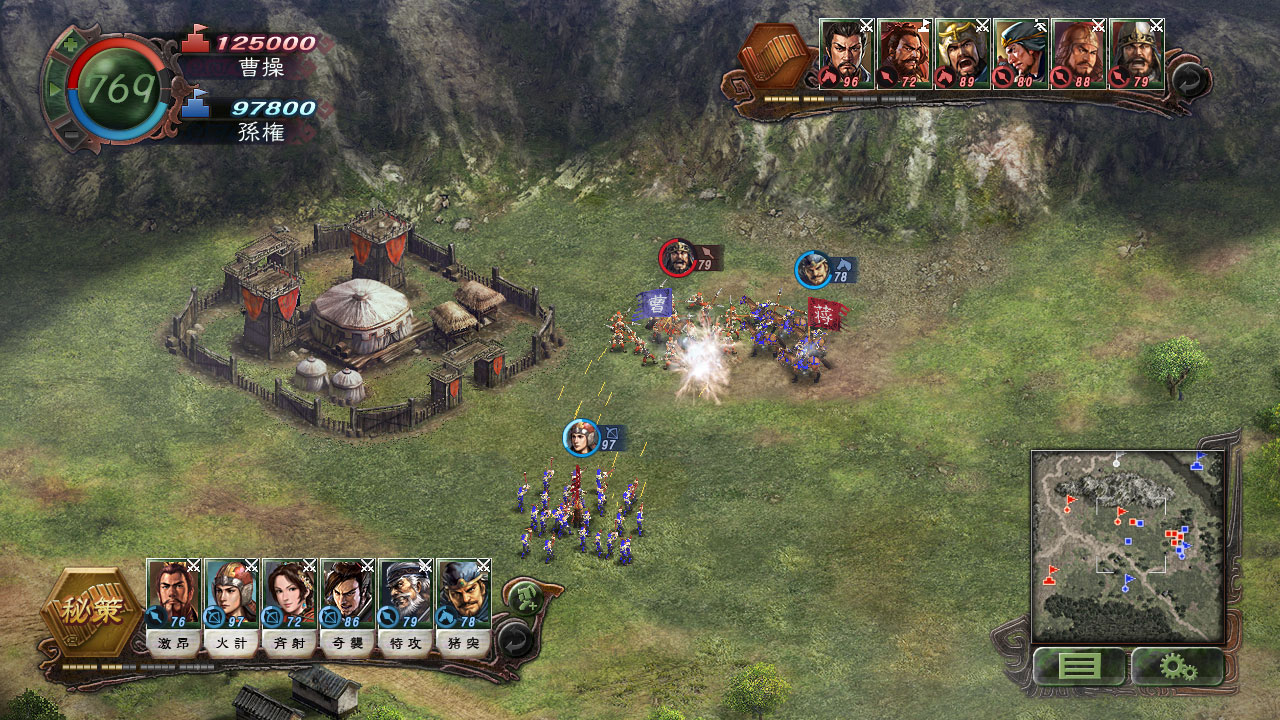View enemy commander portrait rated 96
The height and width of the screenshot is (720, 1280).
coord(847,54)
